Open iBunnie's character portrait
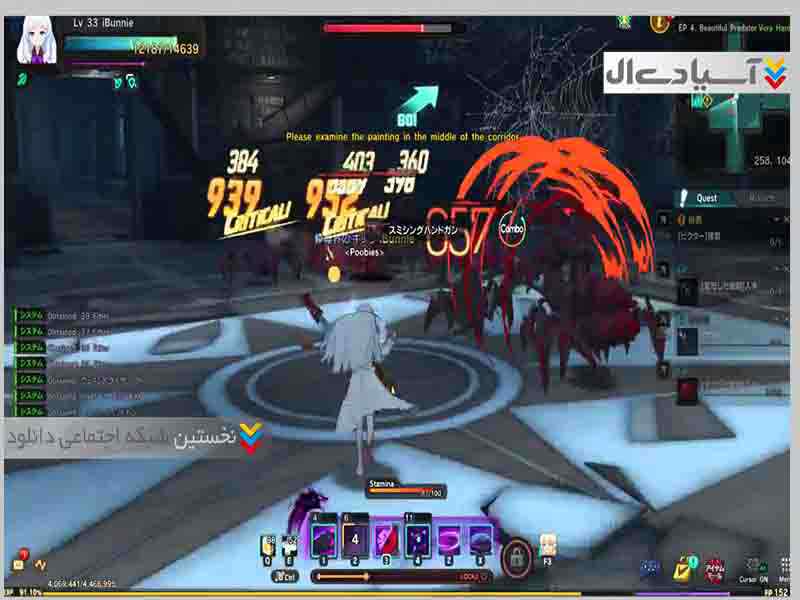Screen dimensions: 800x600 coord(38,41)
